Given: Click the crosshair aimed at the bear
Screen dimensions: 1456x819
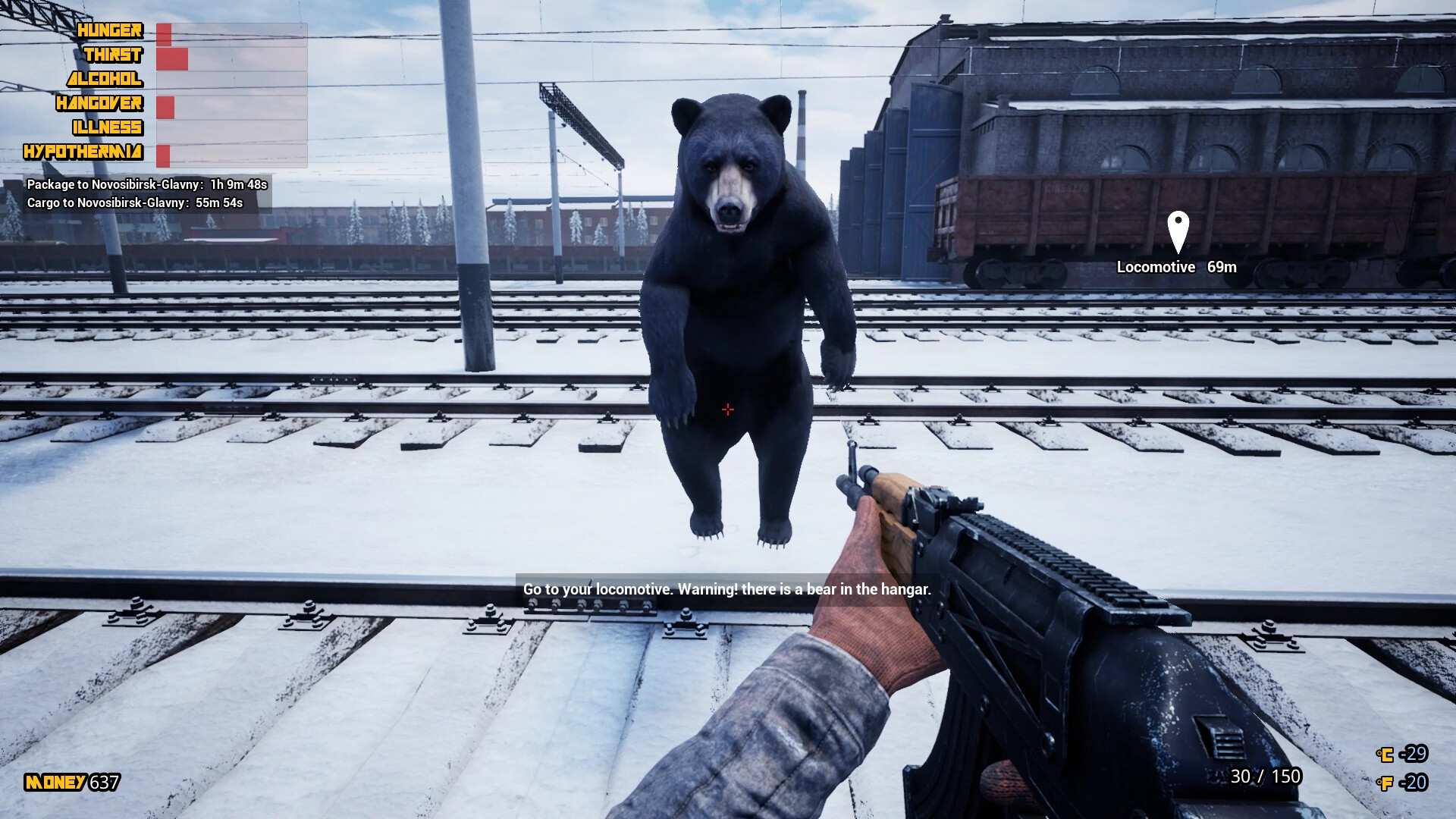Looking at the screenshot, I should [727, 409].
